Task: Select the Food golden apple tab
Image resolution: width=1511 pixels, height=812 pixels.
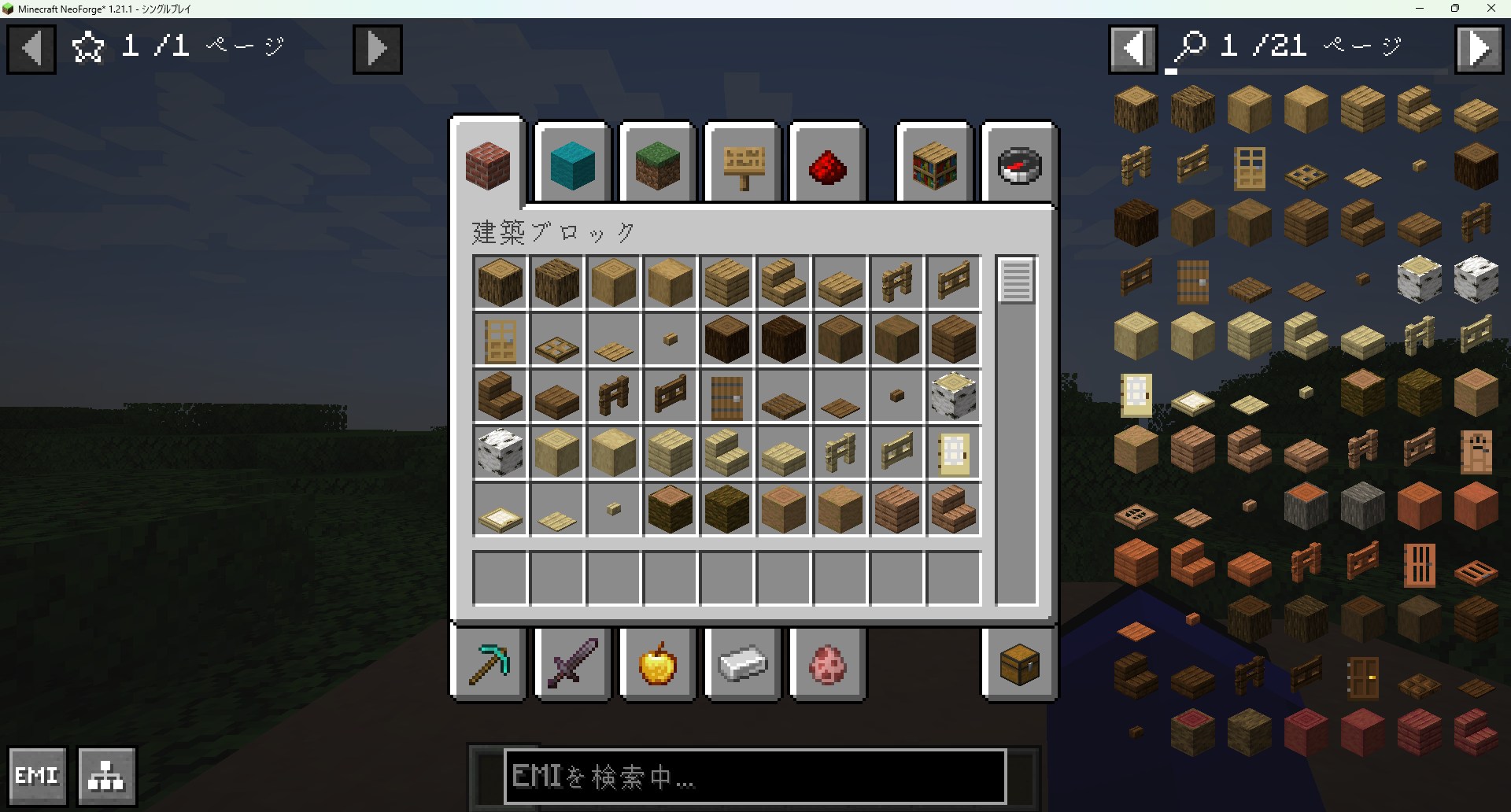Action: (658, 664)
